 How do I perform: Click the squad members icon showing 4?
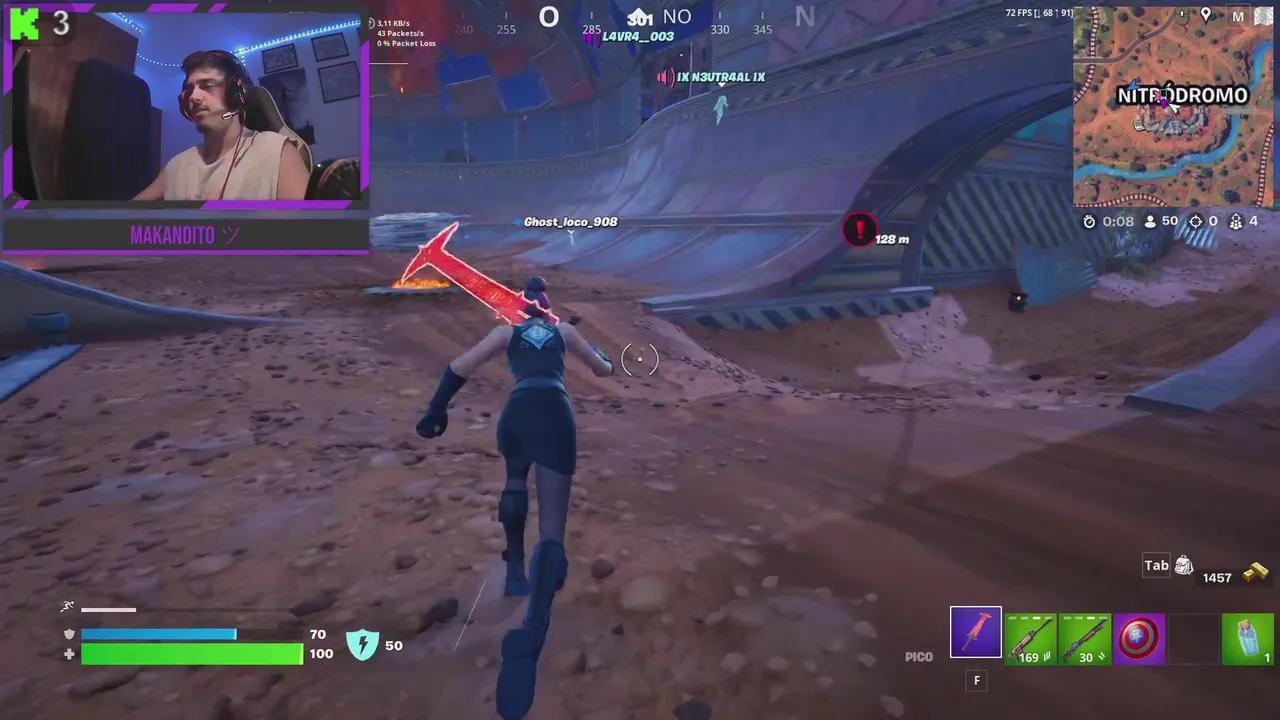[1237, 221]
